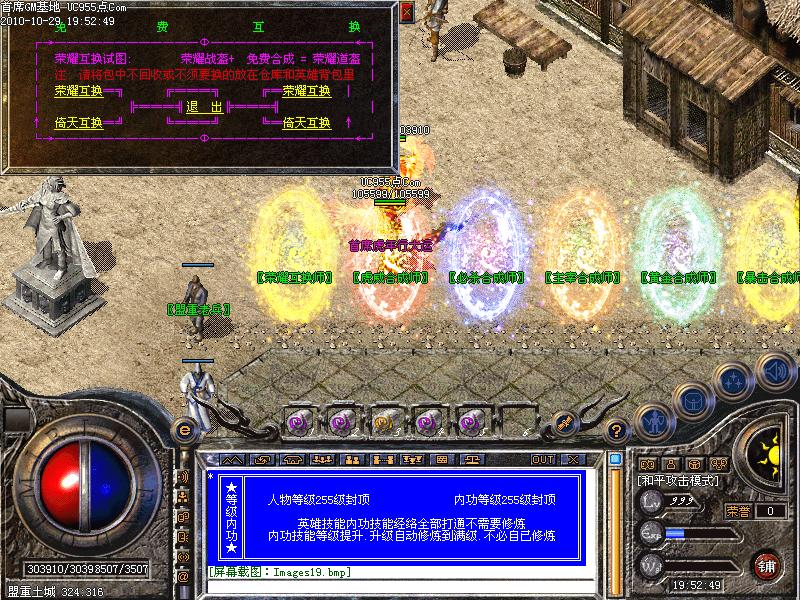The image size is (800, 600).
Task: Click the 荣誉 honor label button
Action: pyautogui.click(x=738, y=511)
